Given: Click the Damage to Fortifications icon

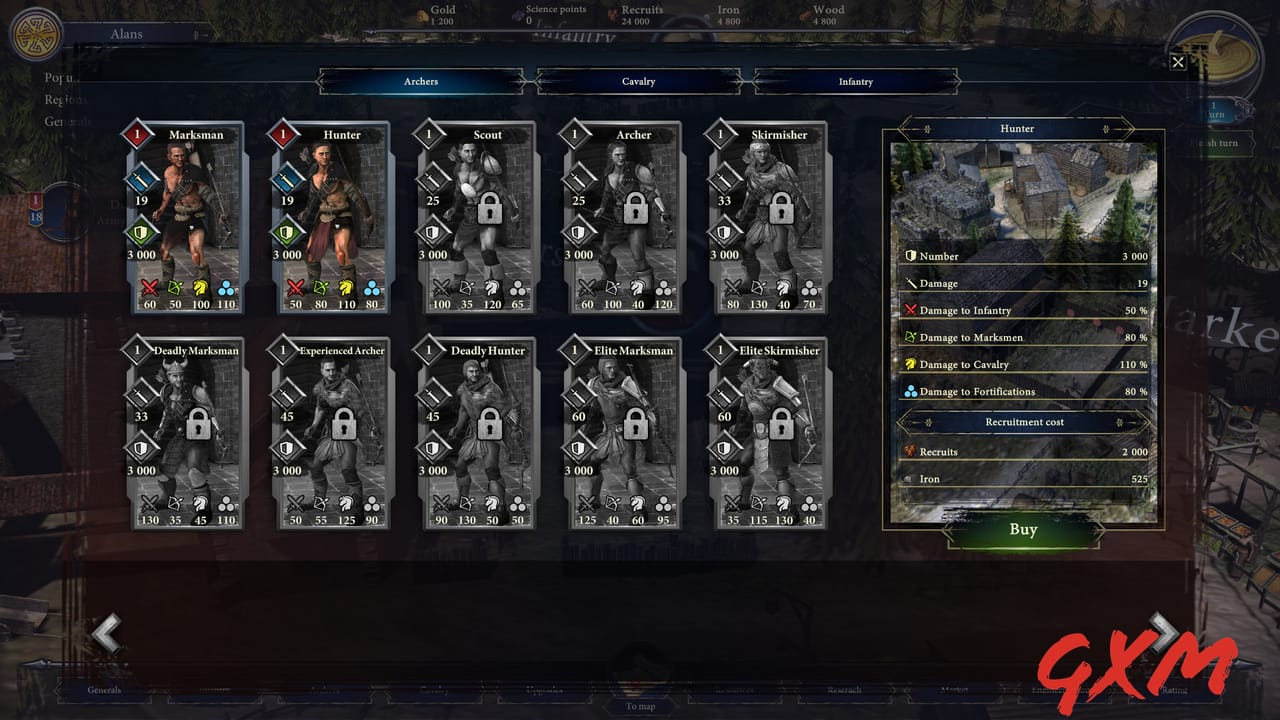Looking at the screenshot, I should click(911, 391).
